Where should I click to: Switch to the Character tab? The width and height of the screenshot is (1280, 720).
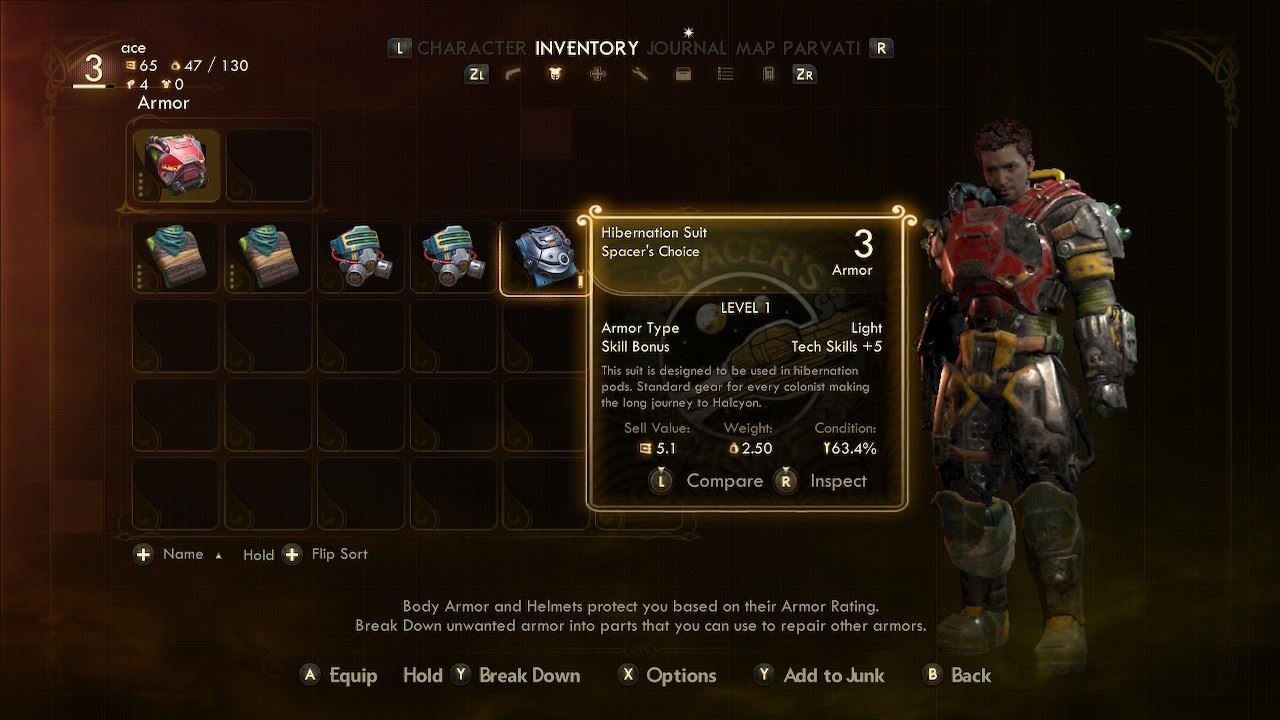tap(471, 48)
